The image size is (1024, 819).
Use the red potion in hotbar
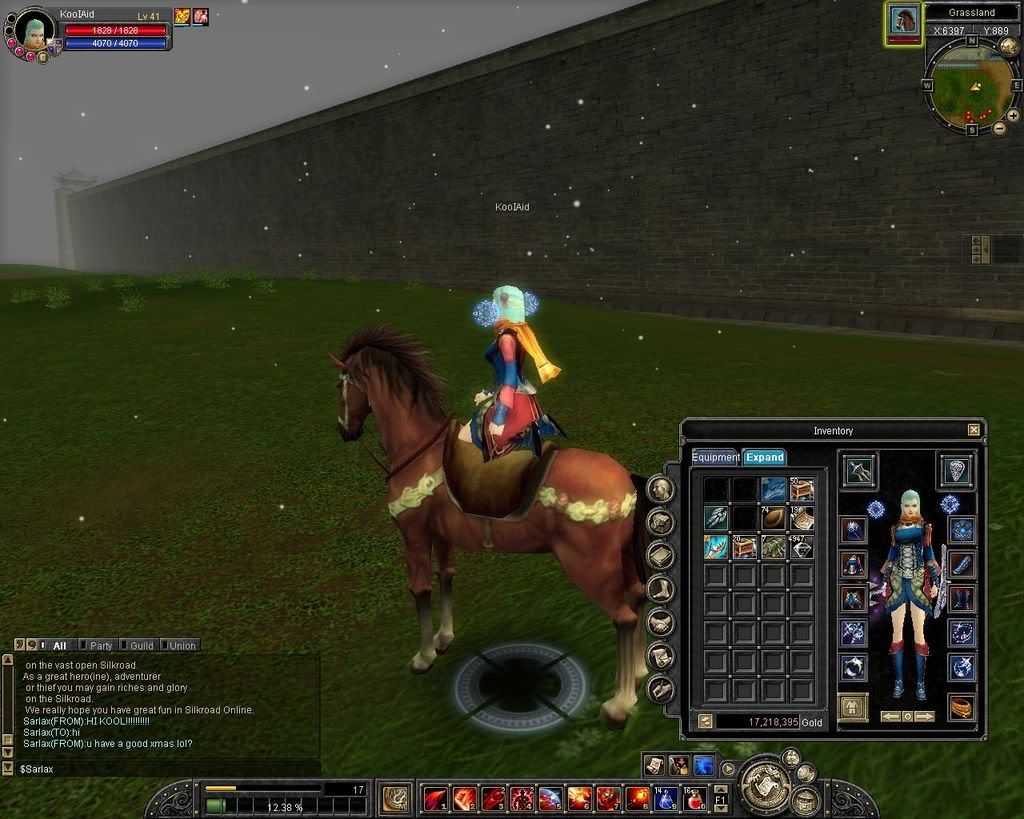695,798
